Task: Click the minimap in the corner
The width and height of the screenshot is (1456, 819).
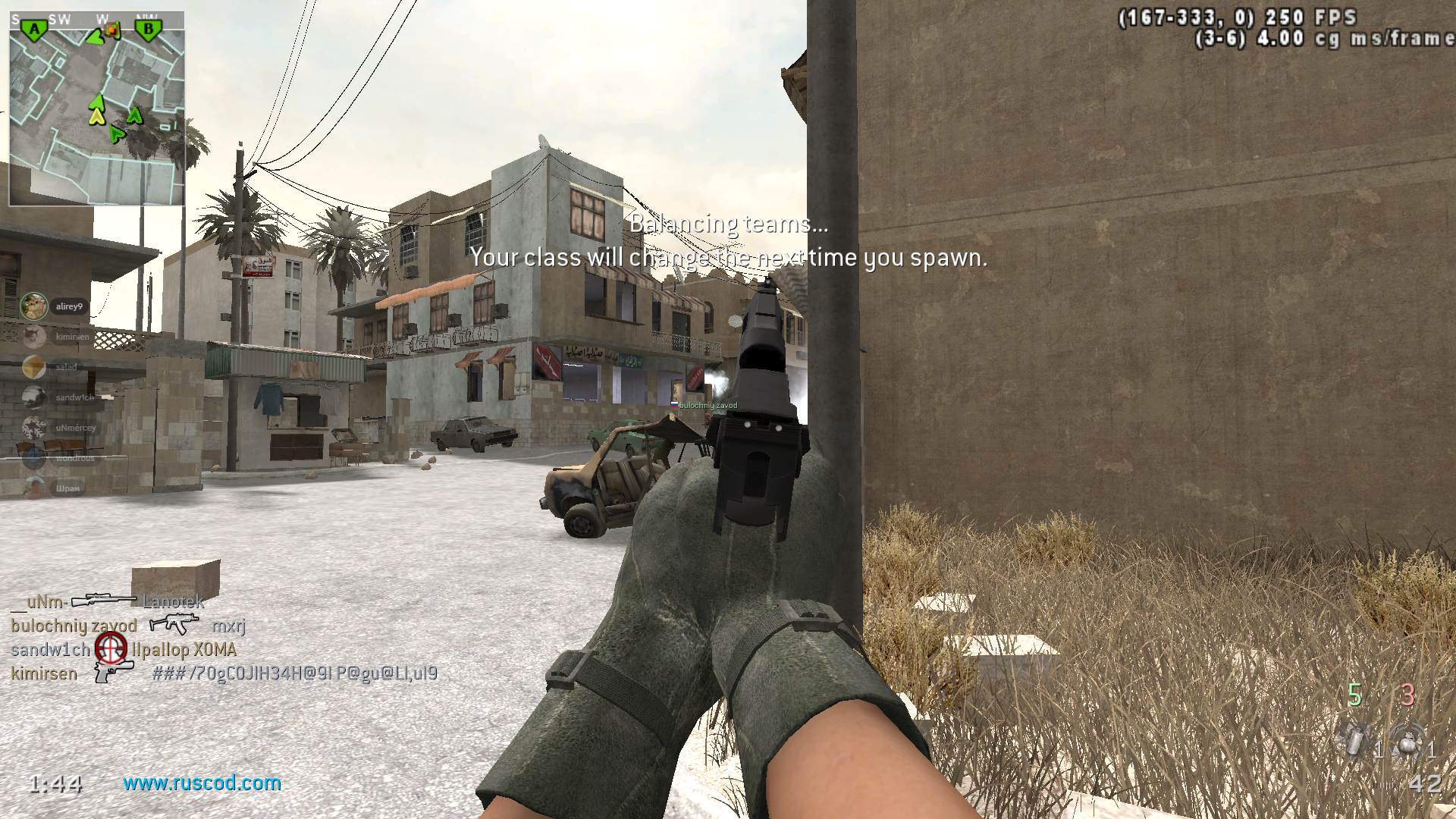Action: pos(96,108)
